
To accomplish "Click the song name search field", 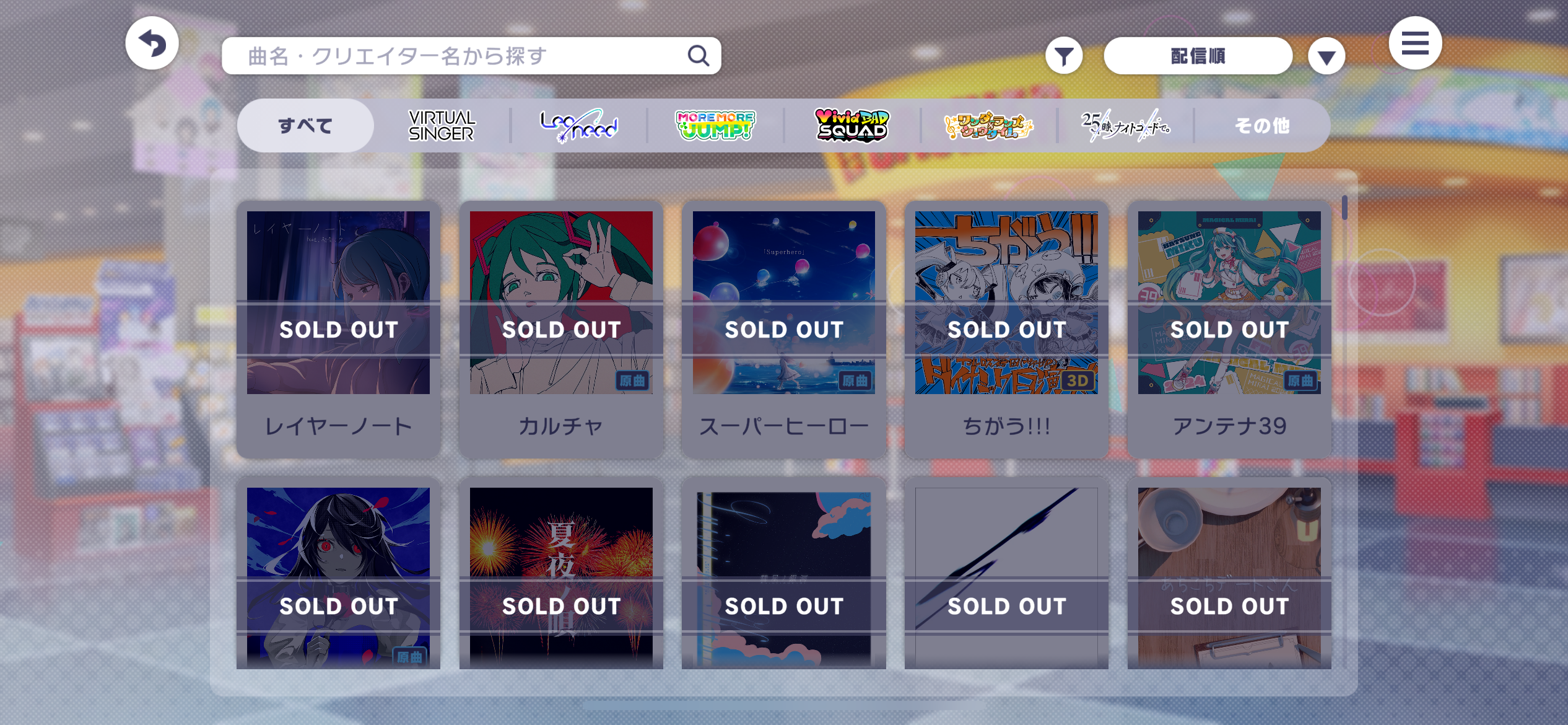I will [458, 56].
